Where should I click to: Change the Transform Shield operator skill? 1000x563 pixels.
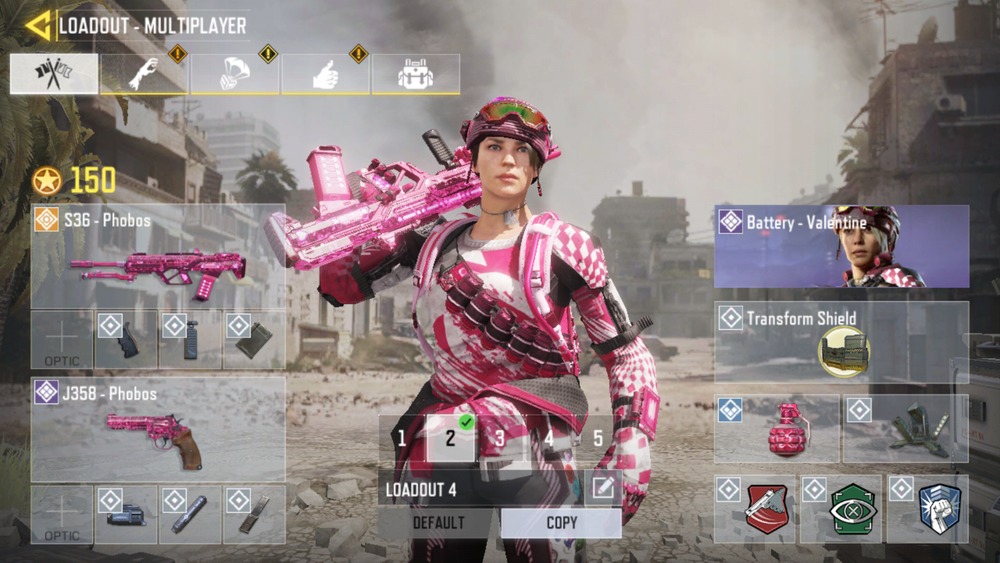click(841, 341)
